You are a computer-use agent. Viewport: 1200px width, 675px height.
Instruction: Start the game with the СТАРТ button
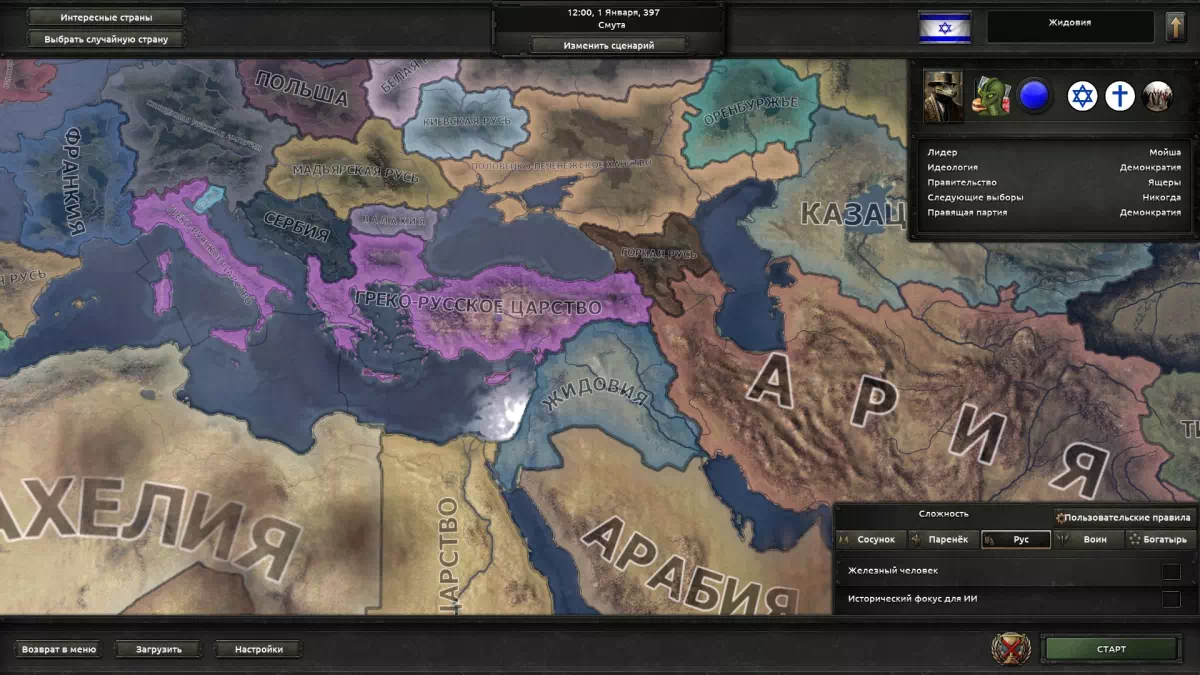pyautogui.click(x=1110, y=649)
